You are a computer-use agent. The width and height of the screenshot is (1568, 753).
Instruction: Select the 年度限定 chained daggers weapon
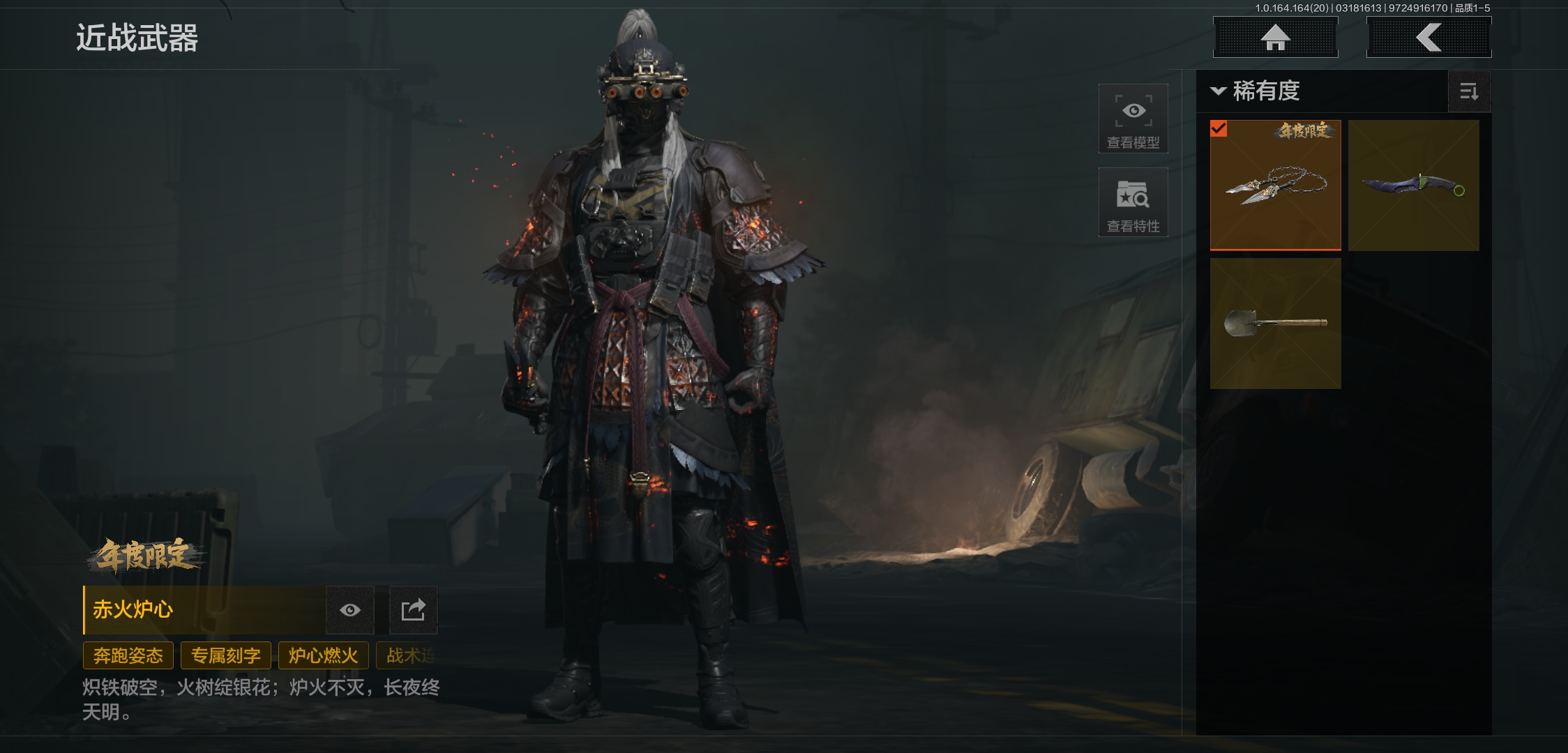point(1275,185)
